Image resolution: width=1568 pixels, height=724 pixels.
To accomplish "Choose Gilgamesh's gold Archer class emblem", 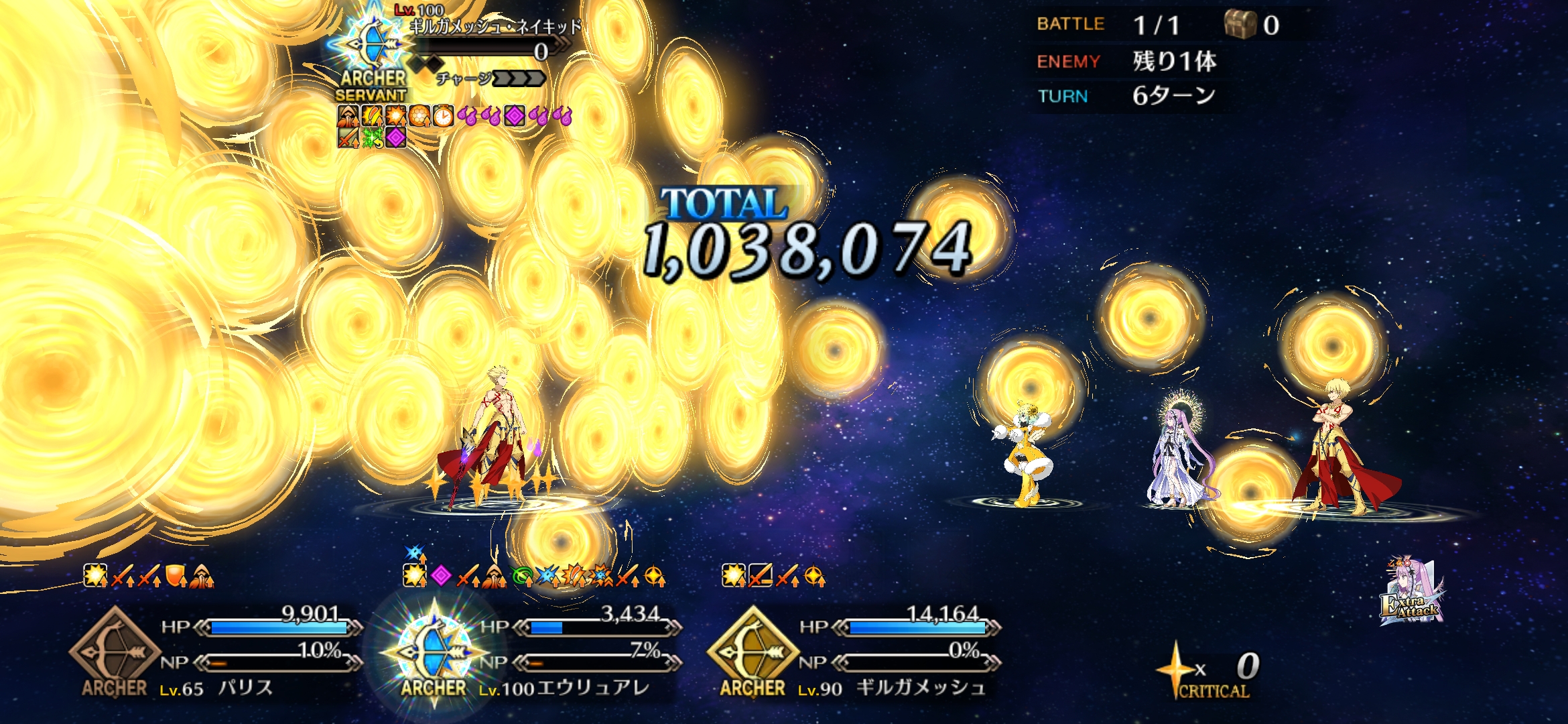I will [x=753, y=650].
